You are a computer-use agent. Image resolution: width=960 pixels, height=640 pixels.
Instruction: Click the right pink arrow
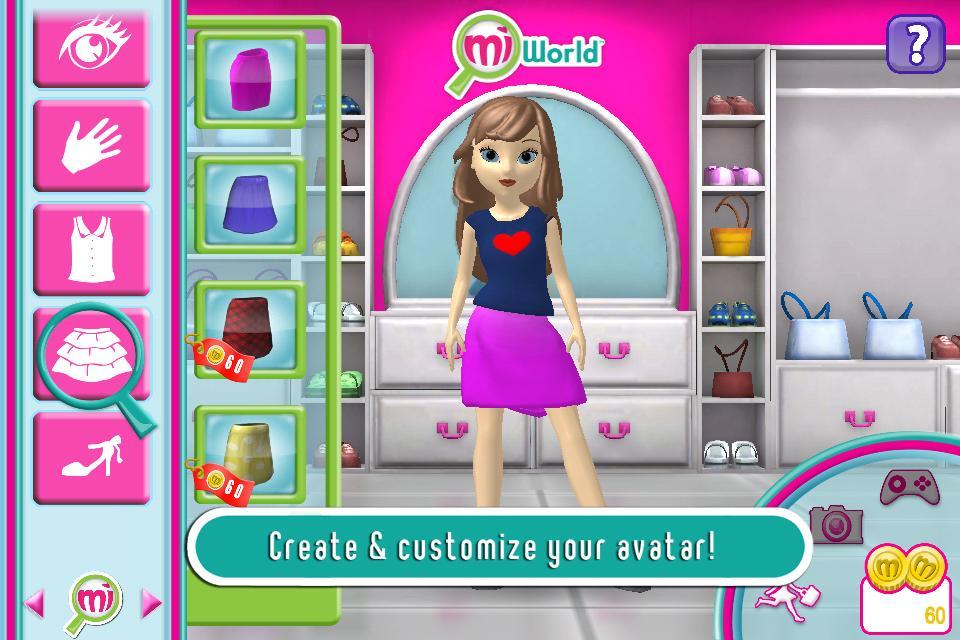coord(151,602)
